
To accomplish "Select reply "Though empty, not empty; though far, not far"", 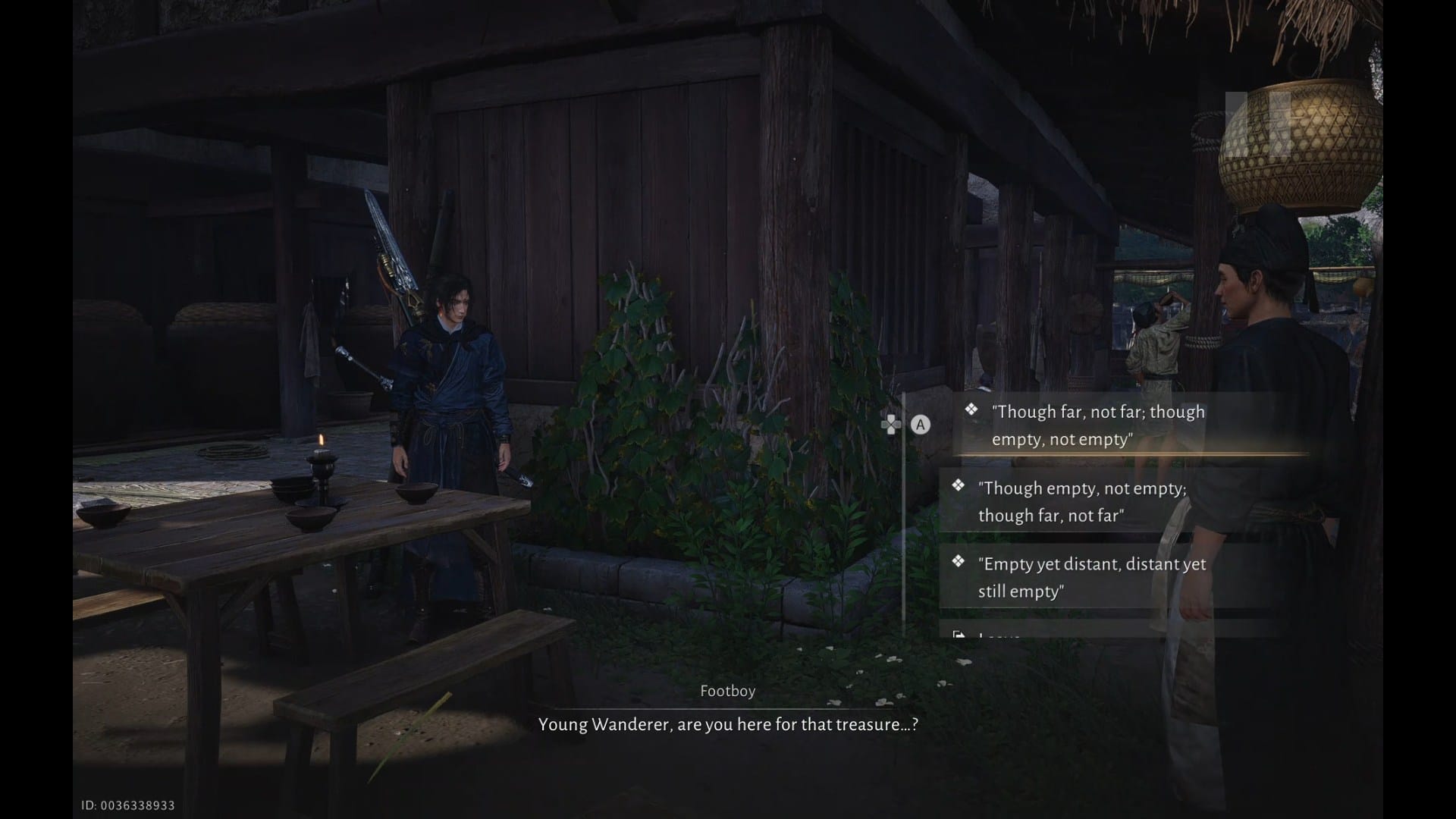I will (1083, 501).
